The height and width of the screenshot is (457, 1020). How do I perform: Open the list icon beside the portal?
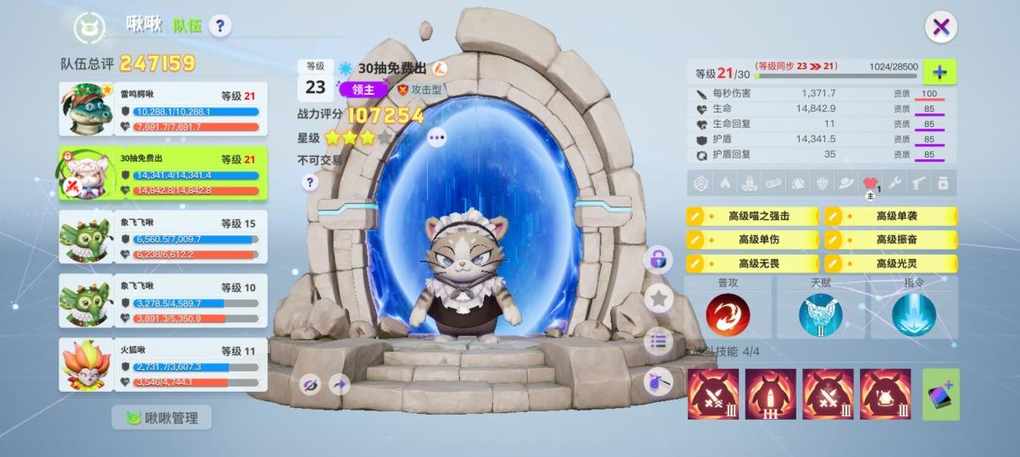click(x=657, y=340)
